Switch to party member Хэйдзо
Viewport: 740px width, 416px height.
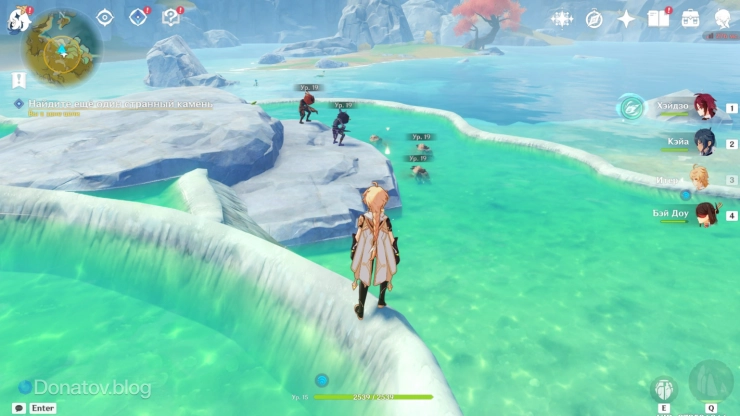point(704,107)
